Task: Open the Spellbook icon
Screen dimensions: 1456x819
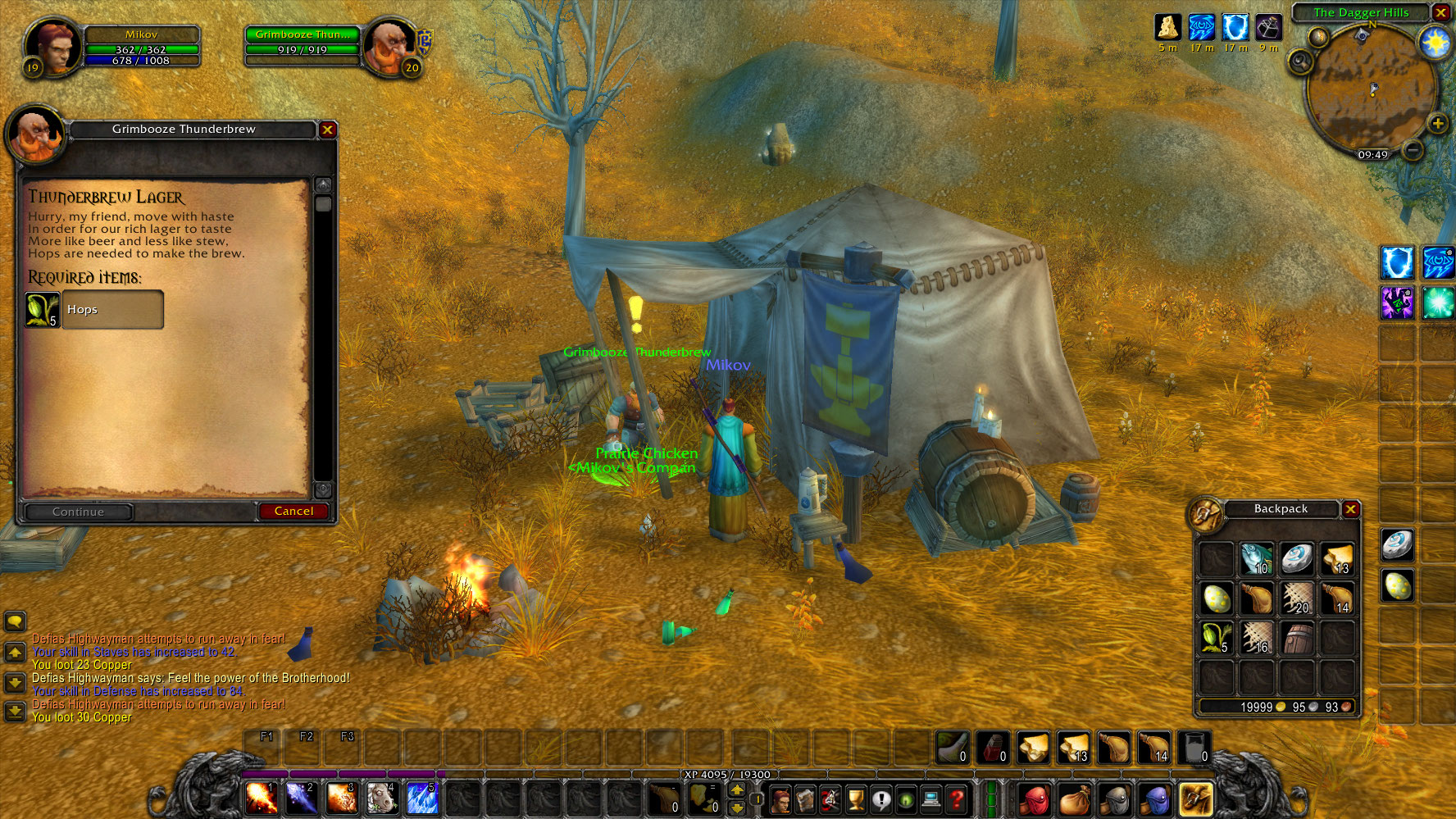Action: click(805, 800)
